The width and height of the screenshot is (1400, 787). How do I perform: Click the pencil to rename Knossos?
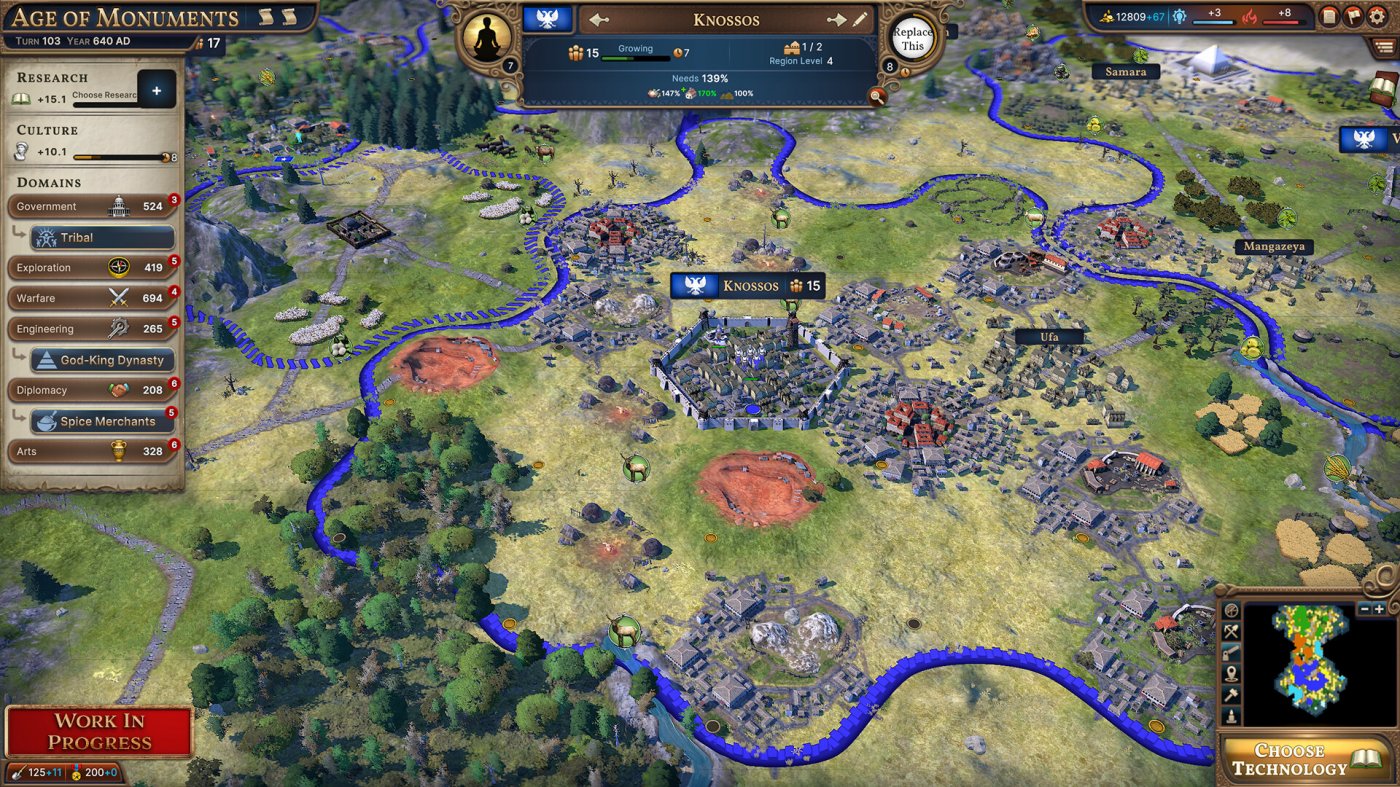[860, 18]
